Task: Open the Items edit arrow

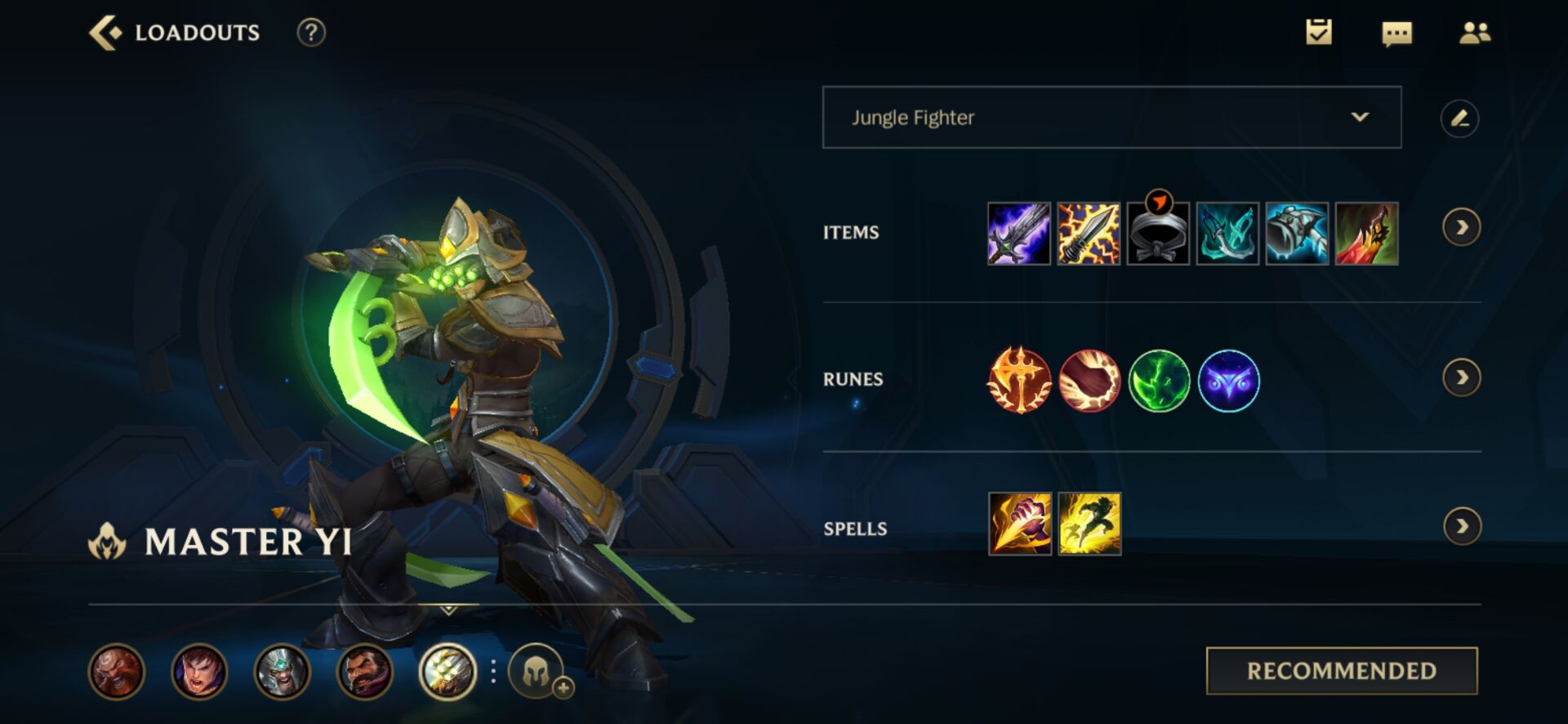Action: [1461, 227]
